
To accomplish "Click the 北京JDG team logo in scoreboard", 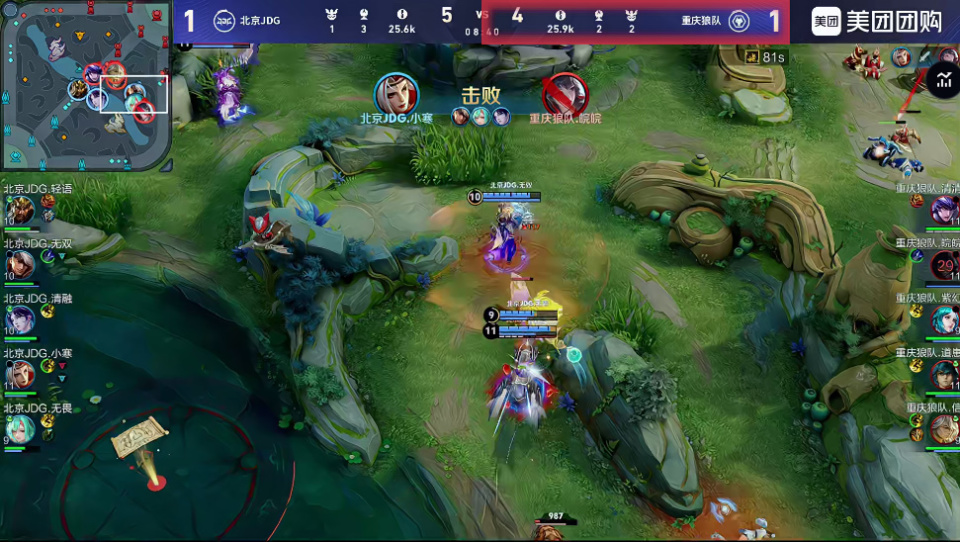I will point(225,20).
